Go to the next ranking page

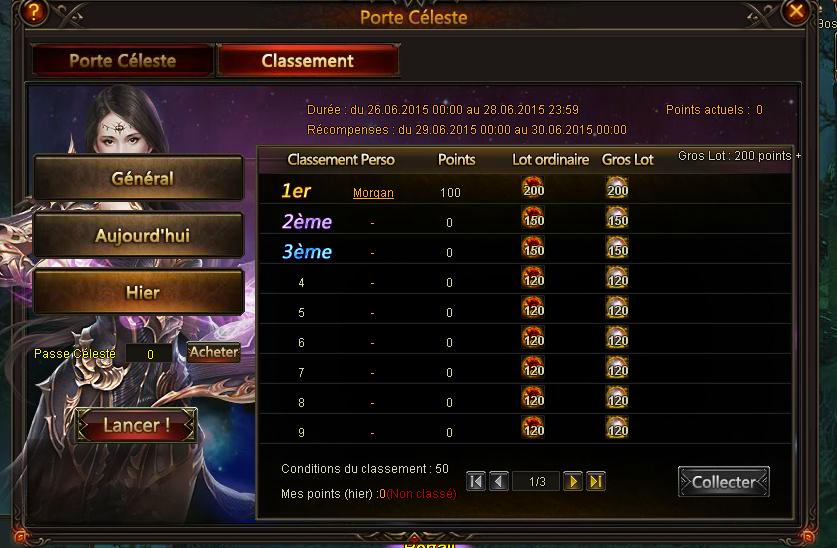coord(573,482)
